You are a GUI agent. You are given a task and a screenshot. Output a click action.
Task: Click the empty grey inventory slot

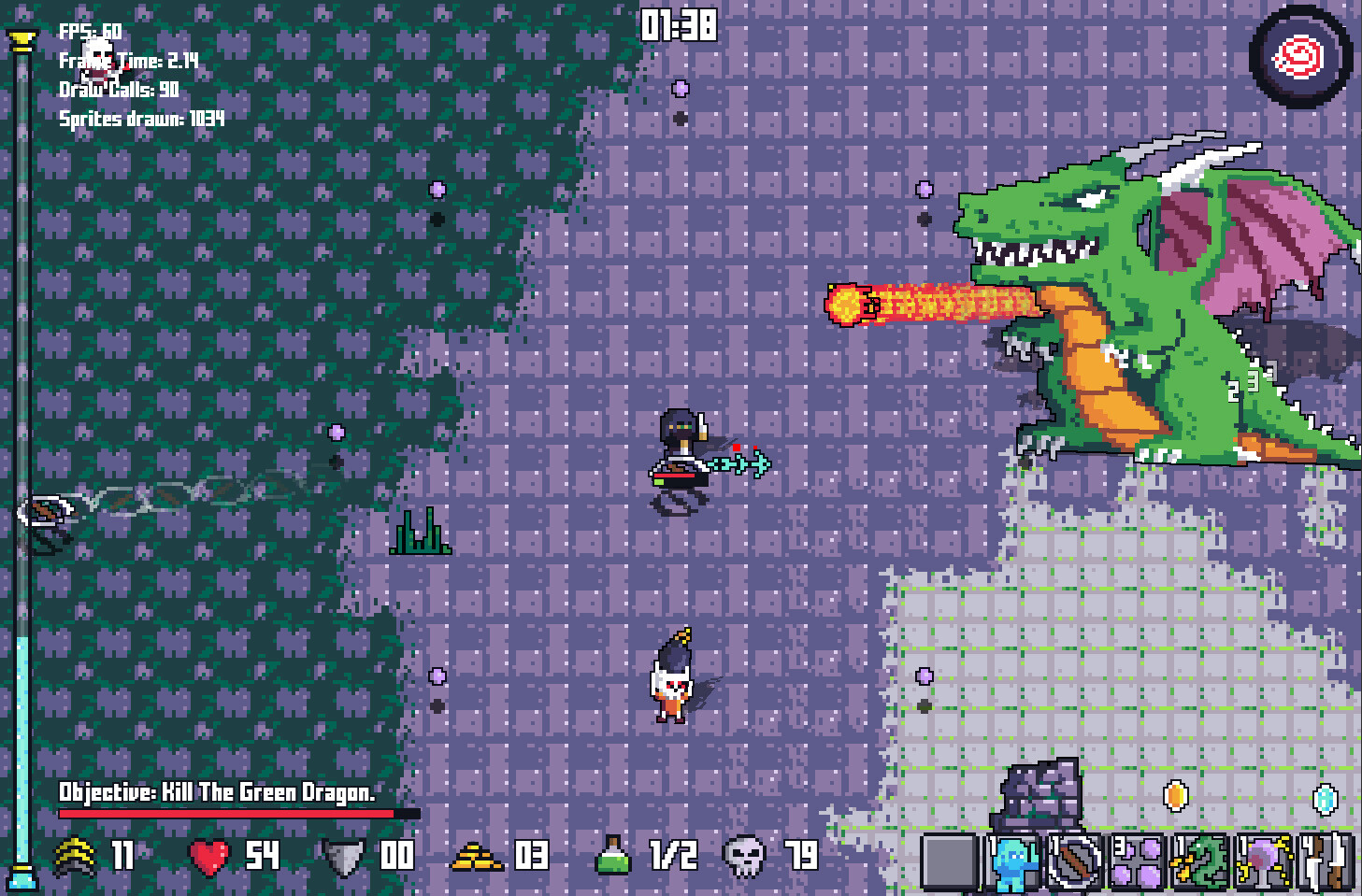(949, 861)
